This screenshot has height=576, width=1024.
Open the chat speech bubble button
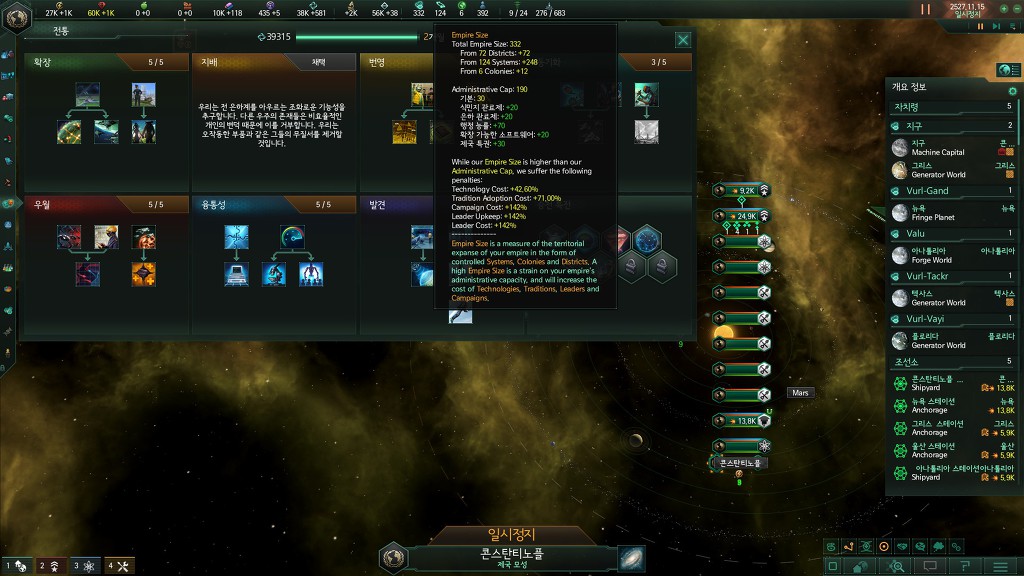(931, 566)
